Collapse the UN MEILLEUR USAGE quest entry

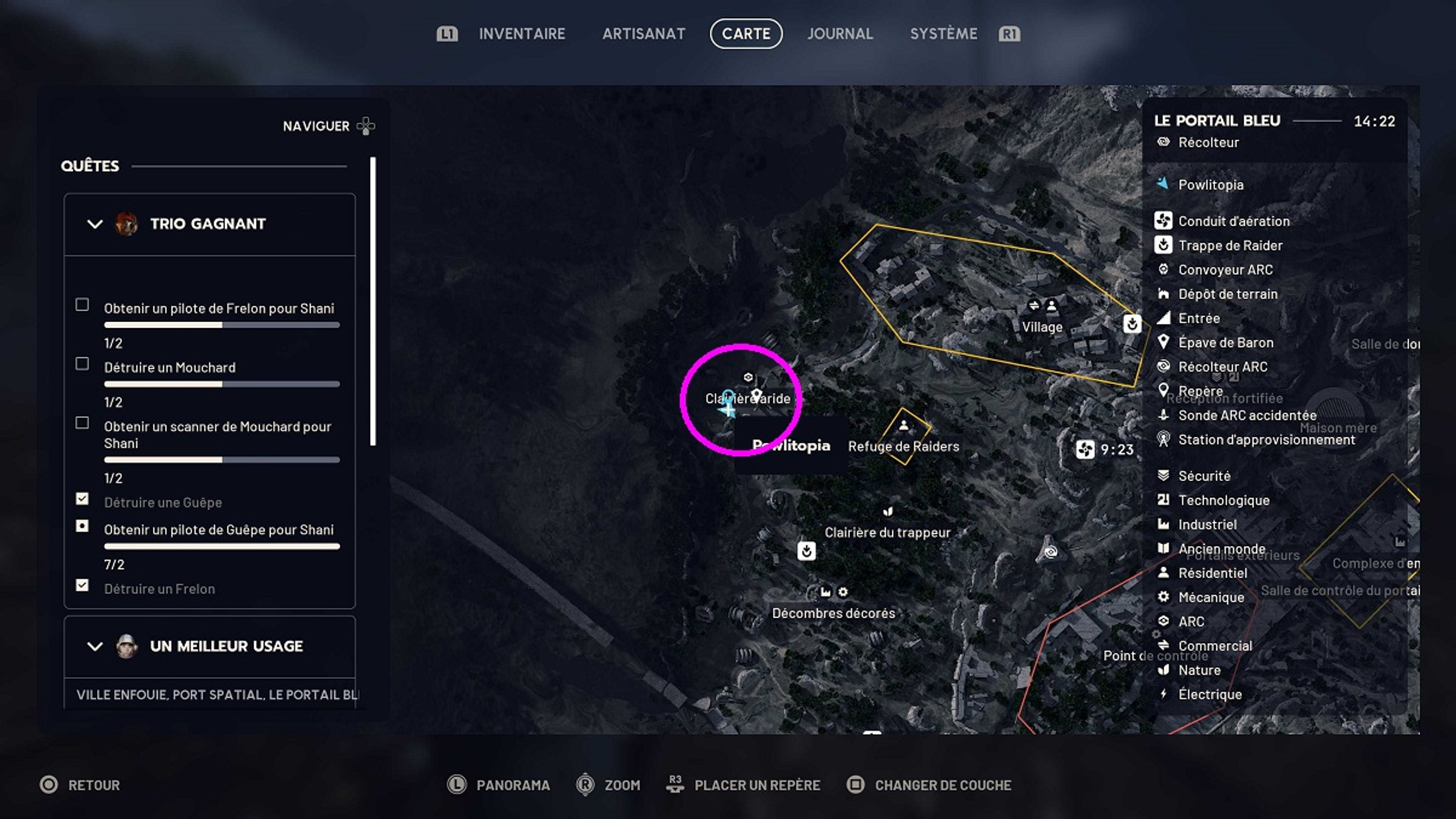click(93, 646)
